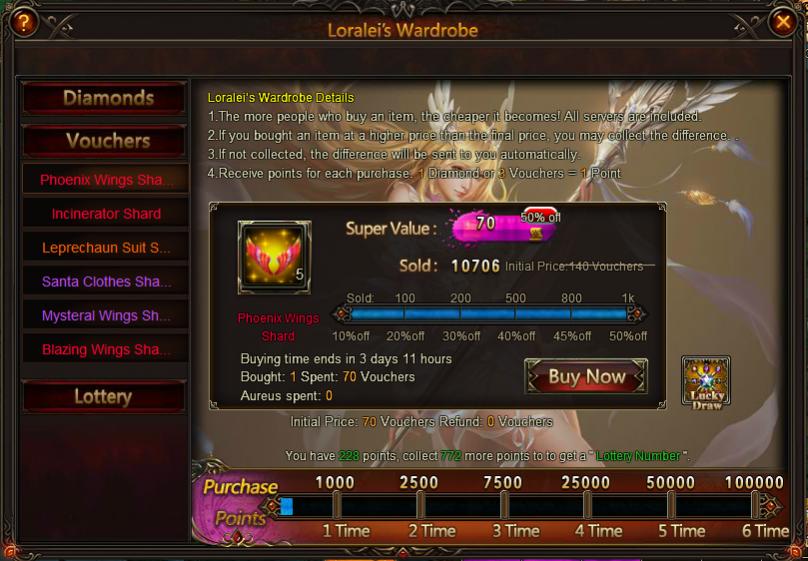Pick the Leprechaun Suit Shard entry
Viewport: 808px width, 561px height.
pos(105,248)
